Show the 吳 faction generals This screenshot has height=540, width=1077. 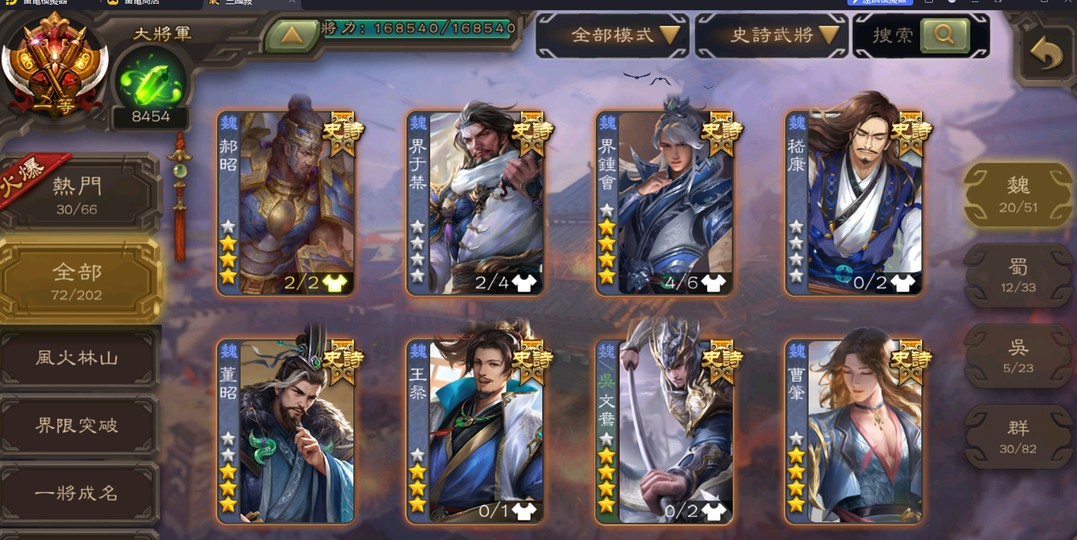1018,355
